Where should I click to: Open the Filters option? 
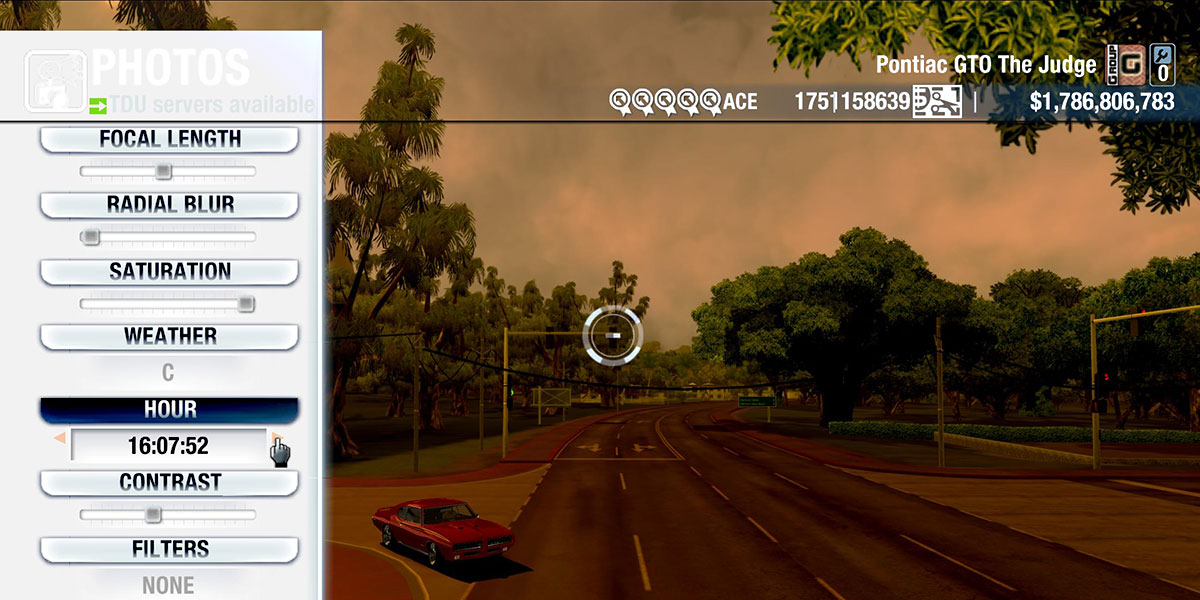(x=169, y=549)
